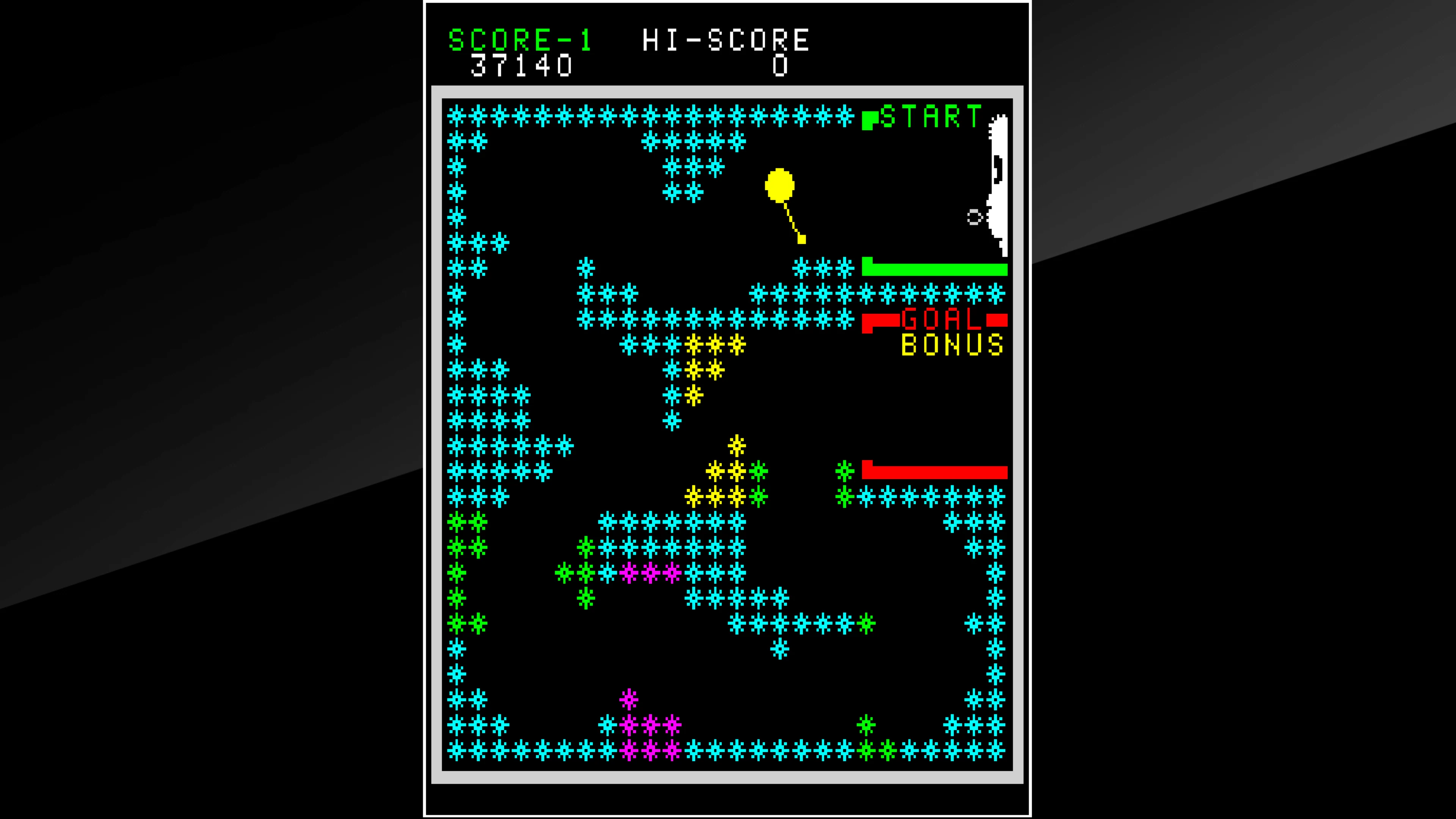Select the GOAL menu label
Image resolution: width=1456 pixels, height=819 pixels.
[x=940, y=320]
